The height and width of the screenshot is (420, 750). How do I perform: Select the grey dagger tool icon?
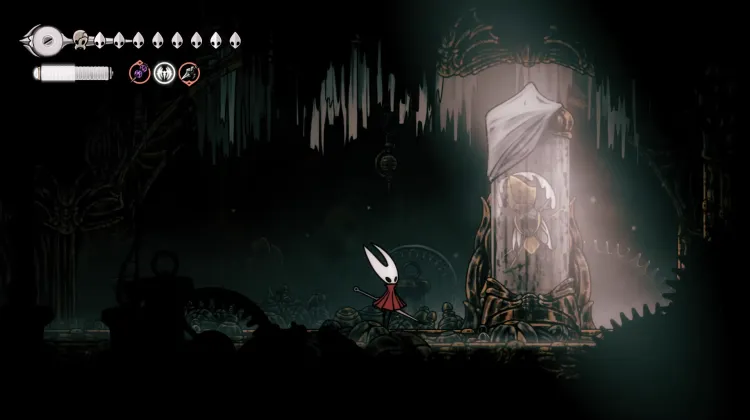tap(189, 72)
